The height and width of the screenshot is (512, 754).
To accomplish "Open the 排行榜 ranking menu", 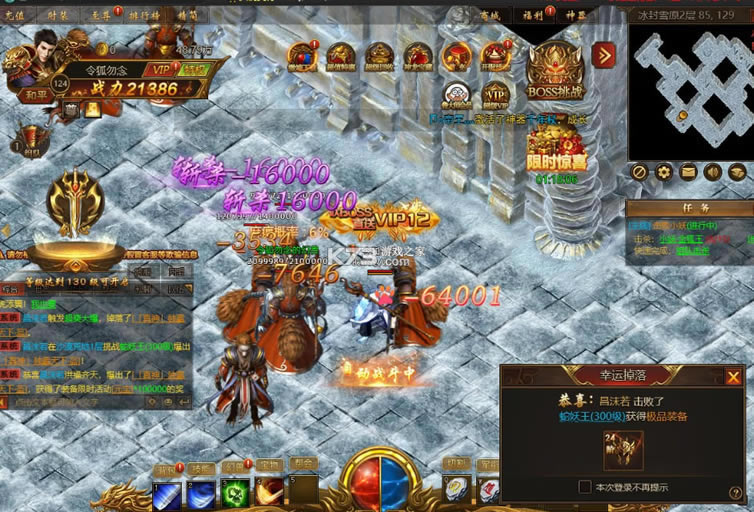I will point(146,14).
